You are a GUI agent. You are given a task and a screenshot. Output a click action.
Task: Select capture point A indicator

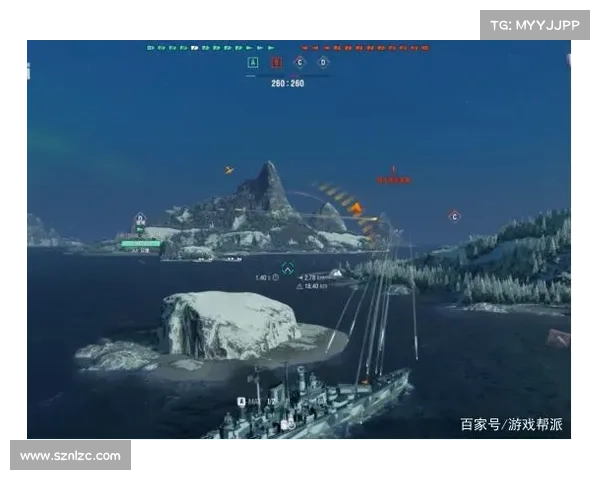[x=252, y=62]
